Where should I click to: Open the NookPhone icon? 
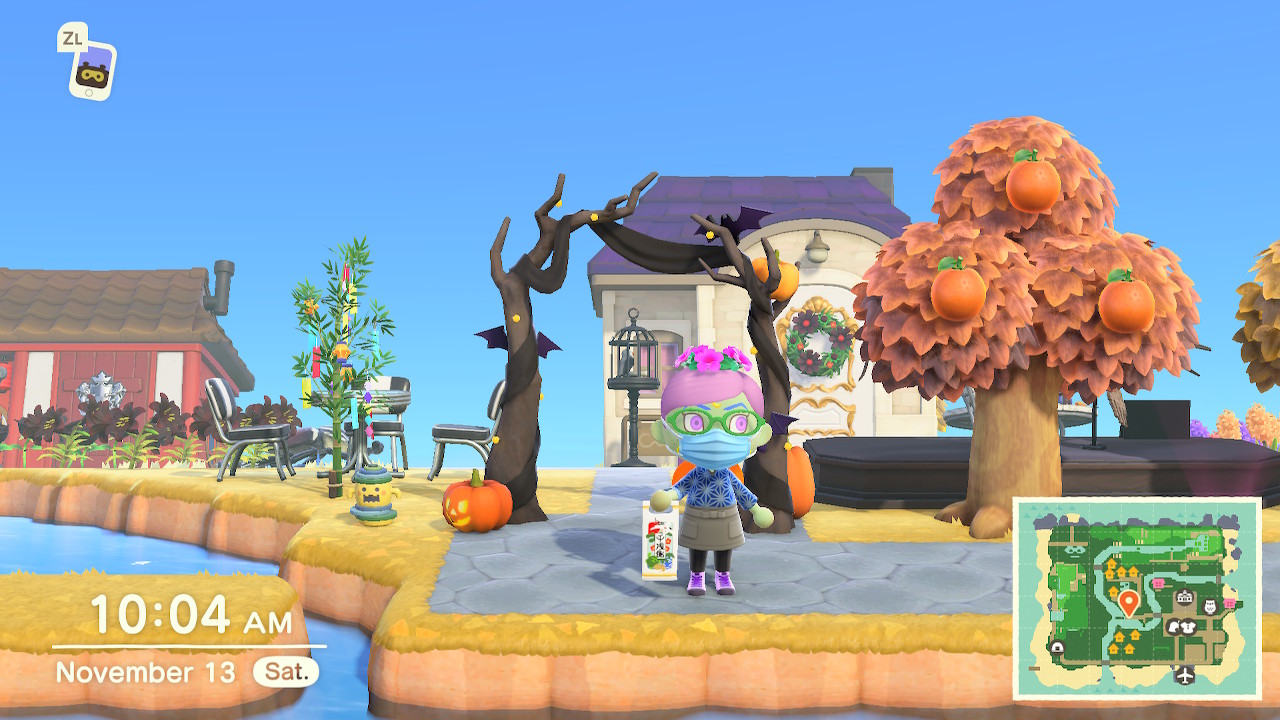(92, 70)
